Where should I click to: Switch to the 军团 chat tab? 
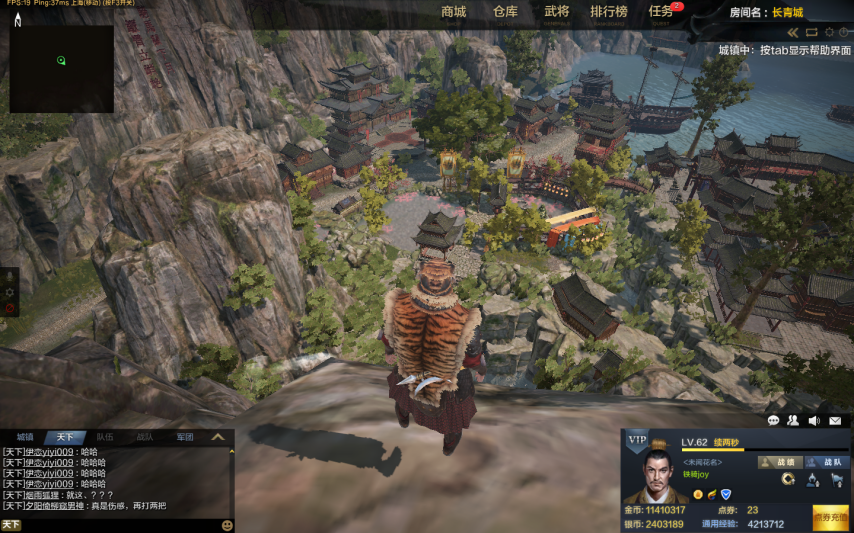pyautogui.click(x=184, y=437)
